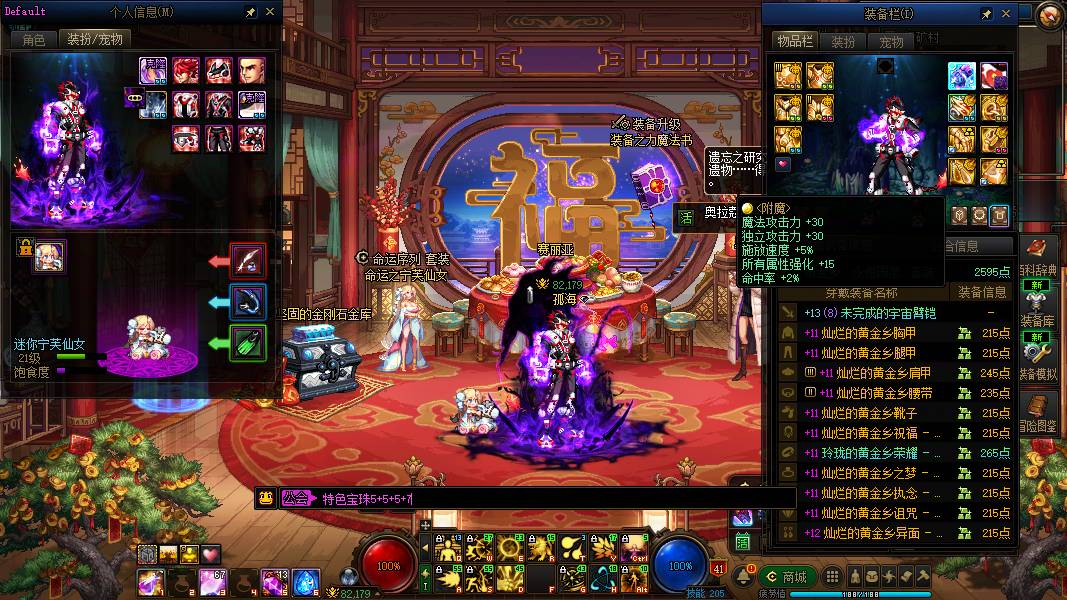This screenshot has width=1067, height=600.
Task: Close the 装备栏 equipment window
Action: [x=1006, y=14]
